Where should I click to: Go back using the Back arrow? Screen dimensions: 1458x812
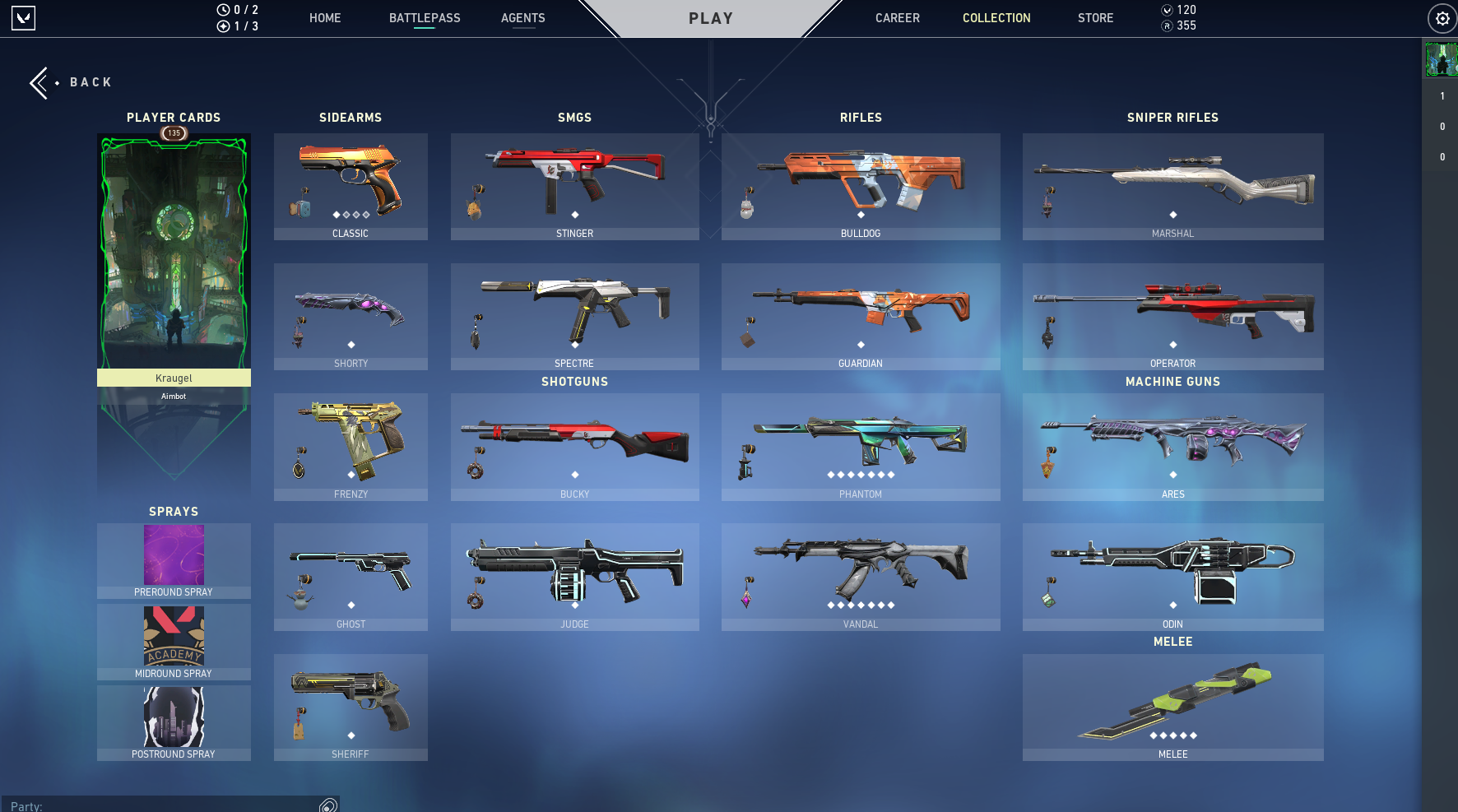39,83
